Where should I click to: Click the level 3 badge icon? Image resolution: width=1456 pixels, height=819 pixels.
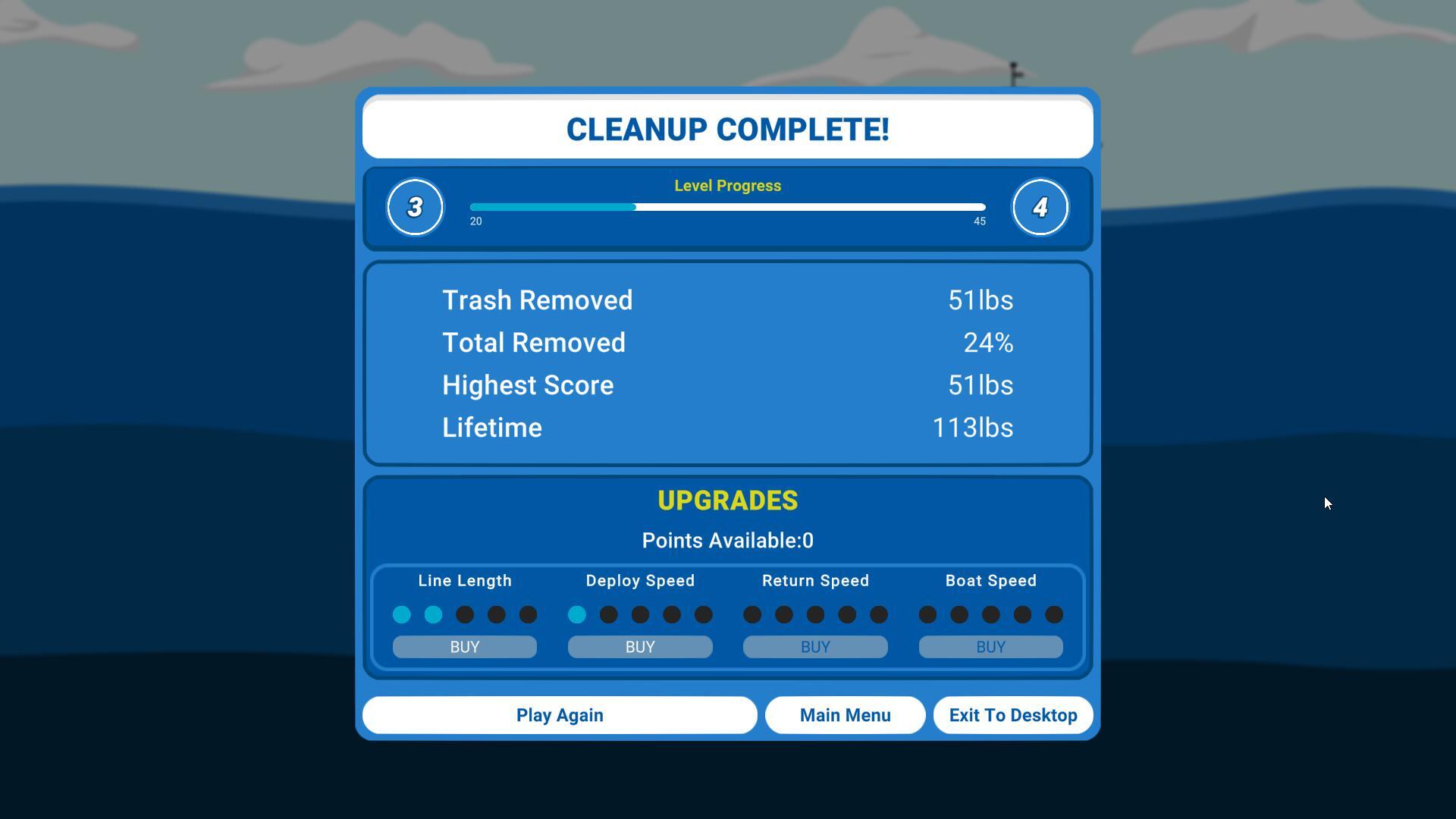[415, 207]
